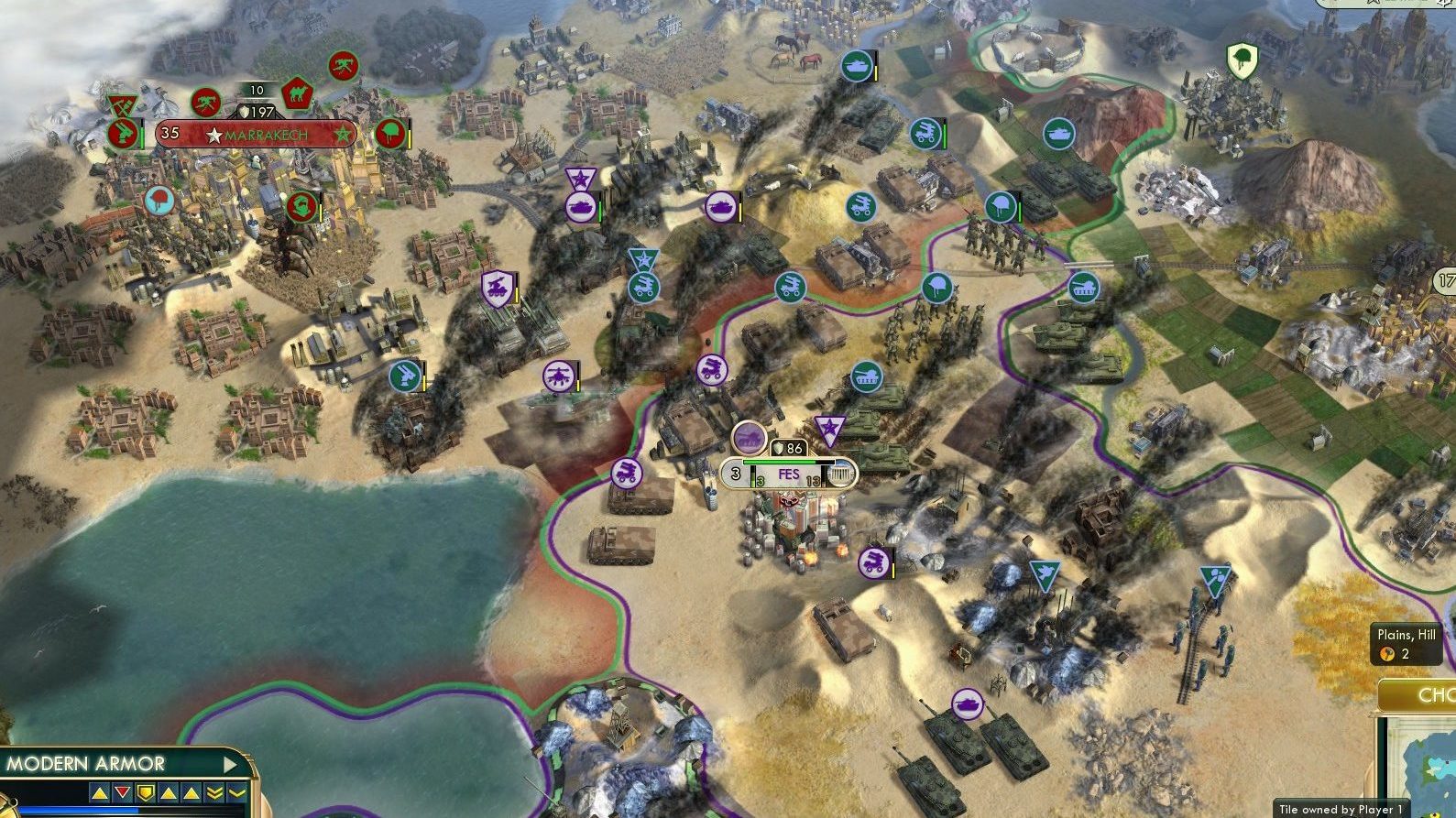Select the purple star triangle flag near Fes
1456x818 pixels.
pos(830,428)
